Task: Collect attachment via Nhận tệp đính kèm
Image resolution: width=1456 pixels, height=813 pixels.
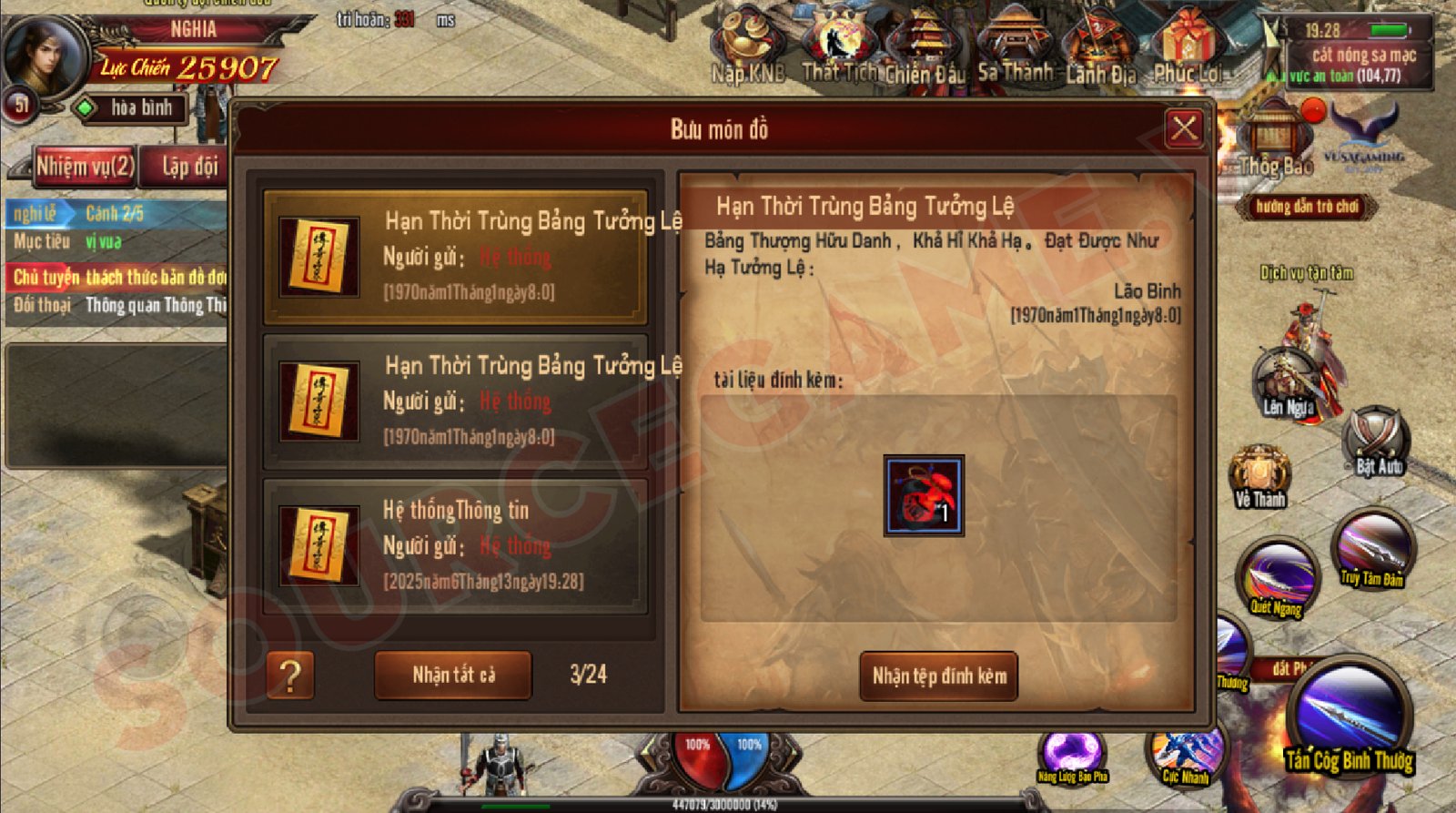Action: [x=939, y=676]
